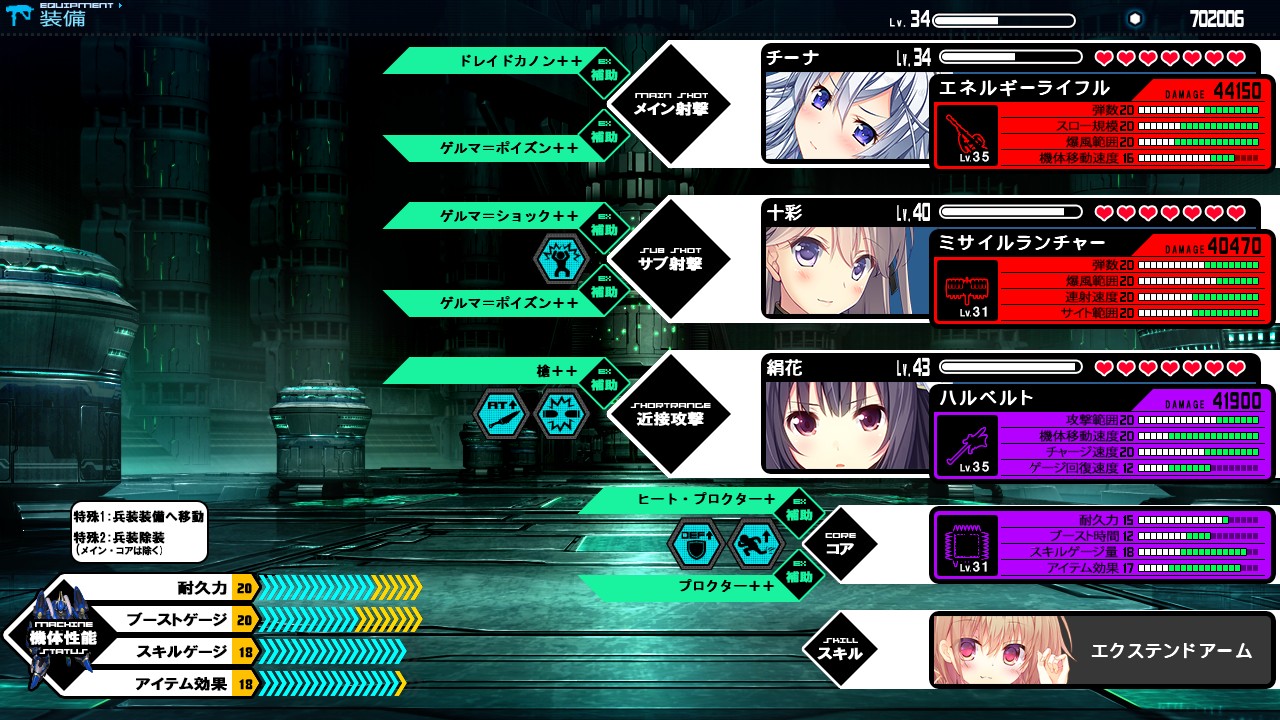Screen dimensions: 1280x720
Task: Select the スキル section diamond
Action: (x=840, y=648)
